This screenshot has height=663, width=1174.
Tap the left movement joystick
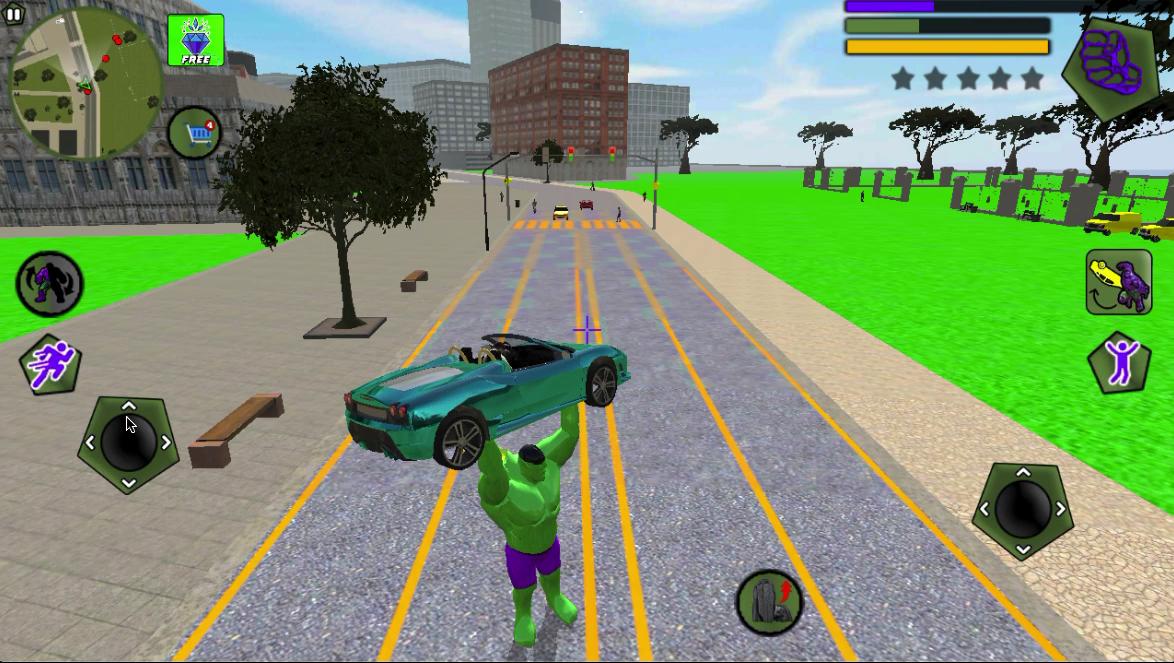click(x=128, y=443)
